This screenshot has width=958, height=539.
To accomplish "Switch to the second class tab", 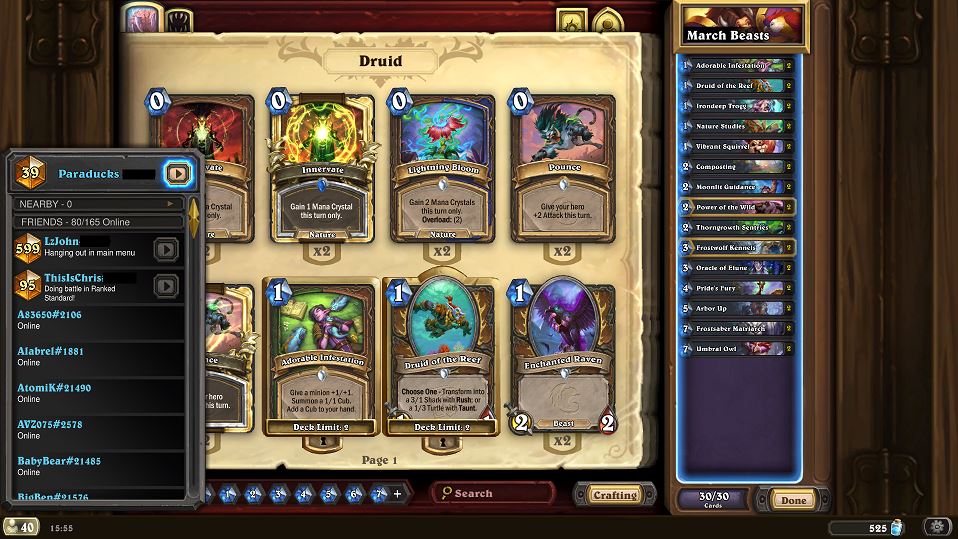I will point(178,19).
